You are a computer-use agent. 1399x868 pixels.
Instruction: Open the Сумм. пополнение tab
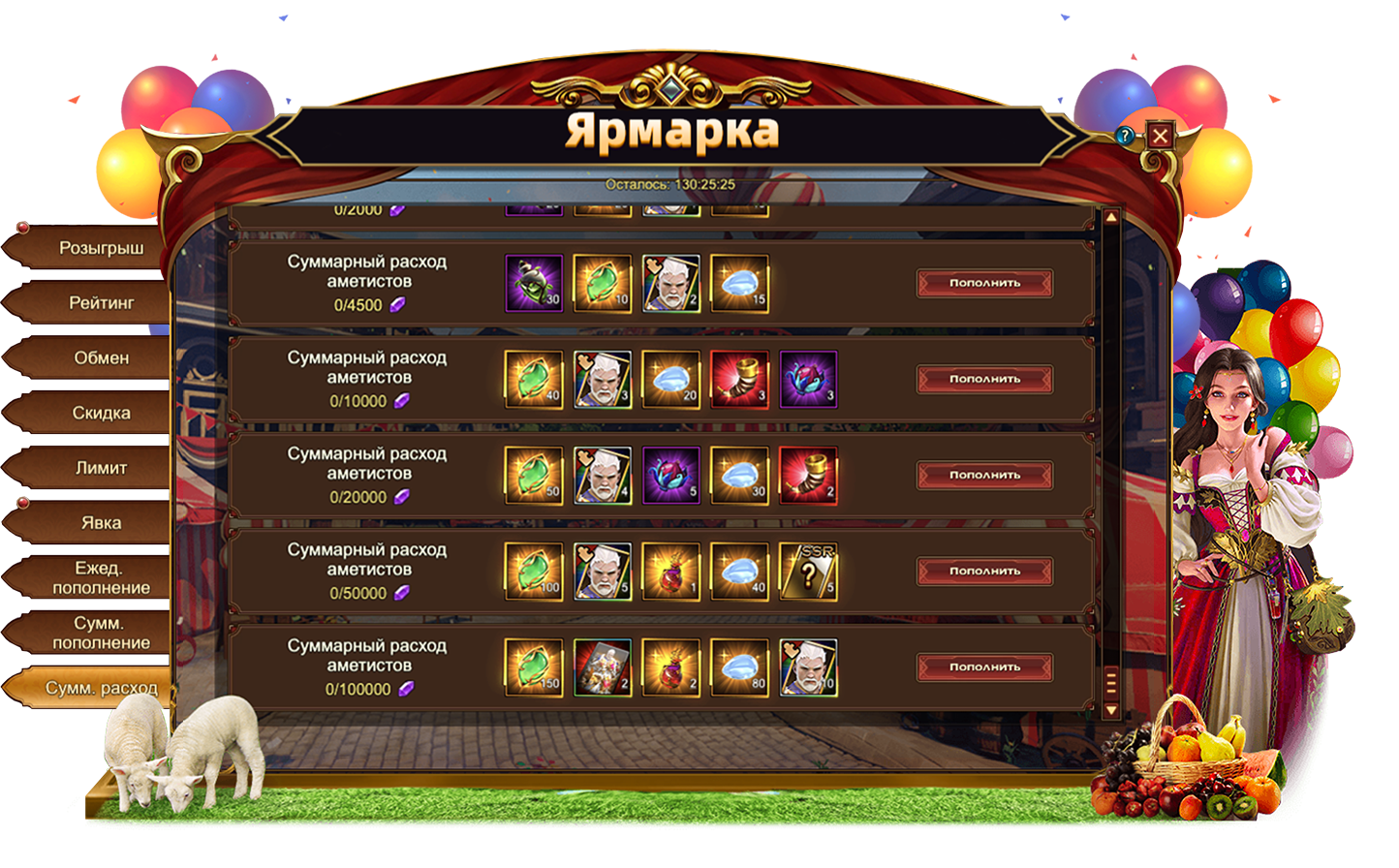pyautogui.click(x=100, y=634)
